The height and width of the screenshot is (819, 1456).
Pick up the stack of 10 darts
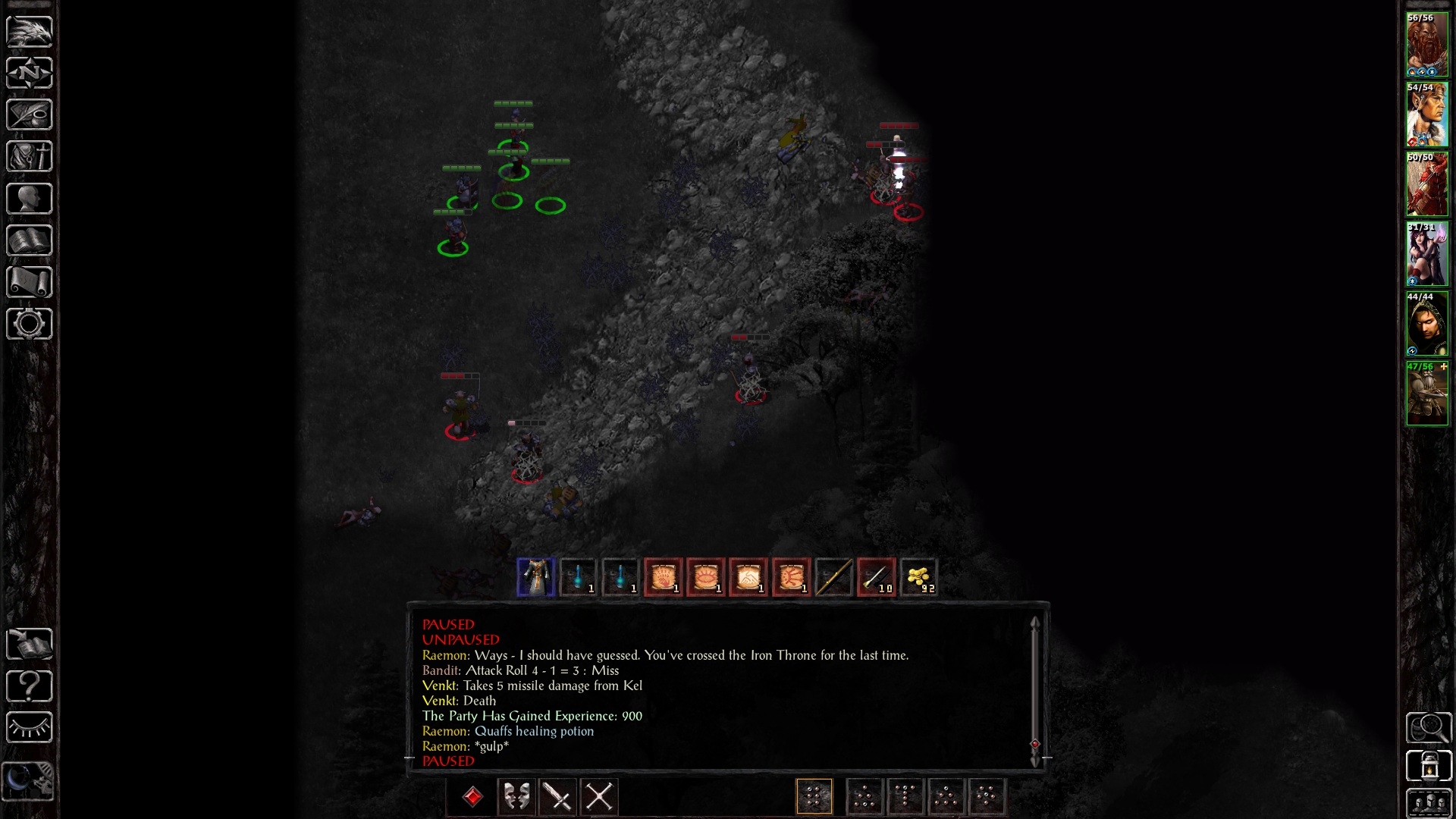[x=876, y=577]
